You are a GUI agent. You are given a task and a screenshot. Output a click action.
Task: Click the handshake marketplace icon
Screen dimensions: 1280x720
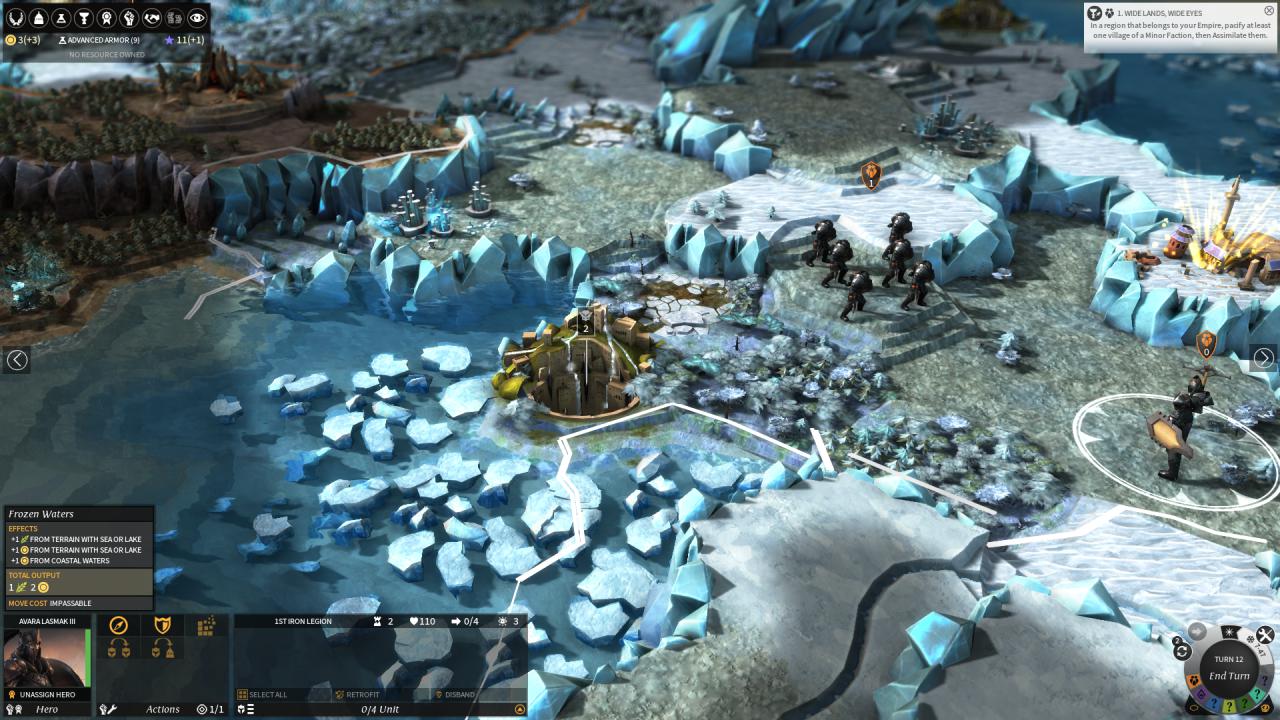152,17
